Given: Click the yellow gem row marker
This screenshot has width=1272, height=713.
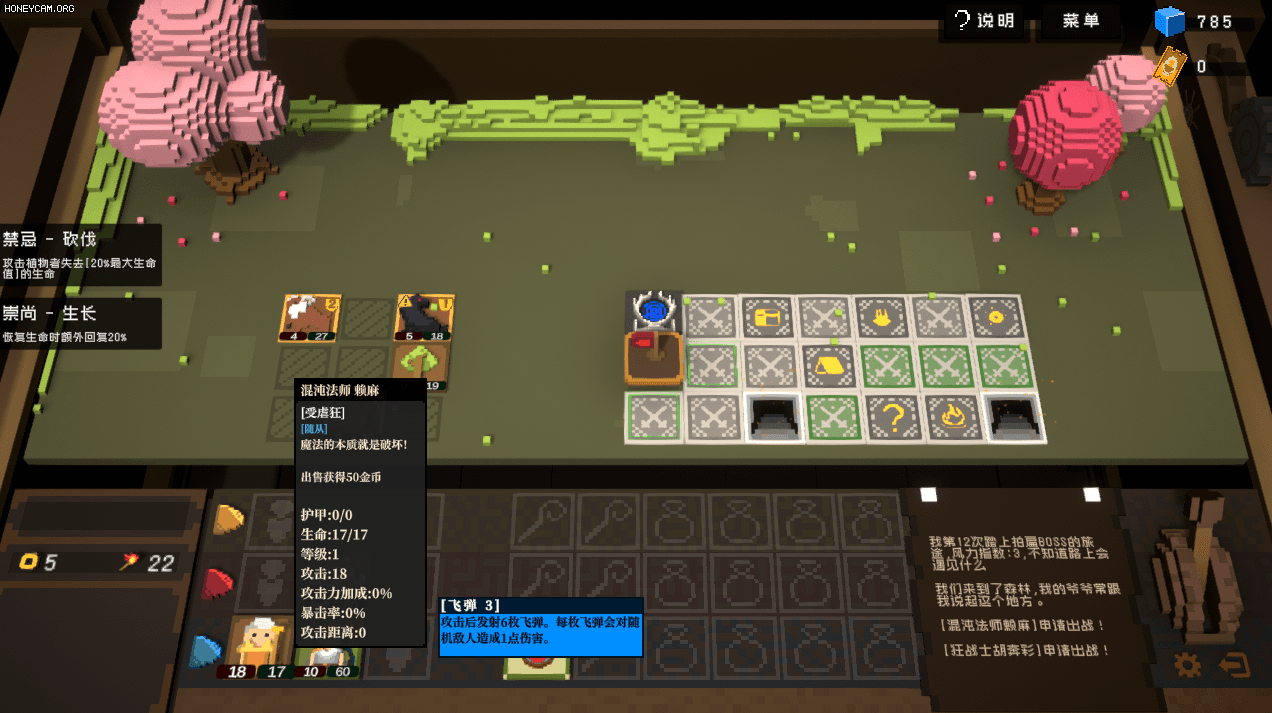Looking at the screenshot, I should [x=229, y=518].
